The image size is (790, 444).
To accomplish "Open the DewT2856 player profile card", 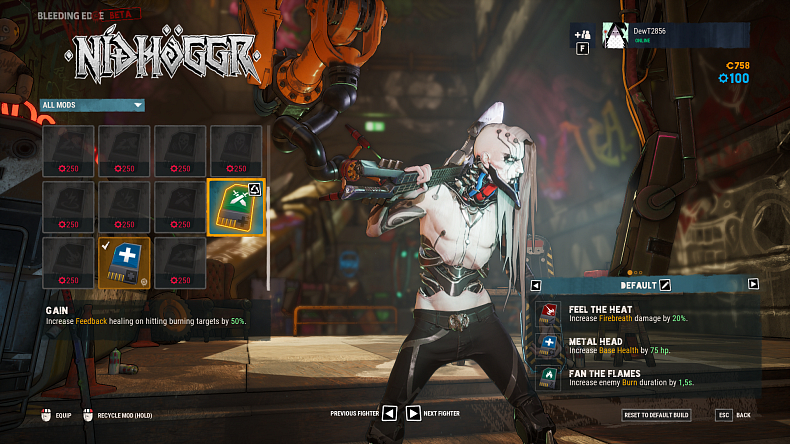I will coord(675,37).
